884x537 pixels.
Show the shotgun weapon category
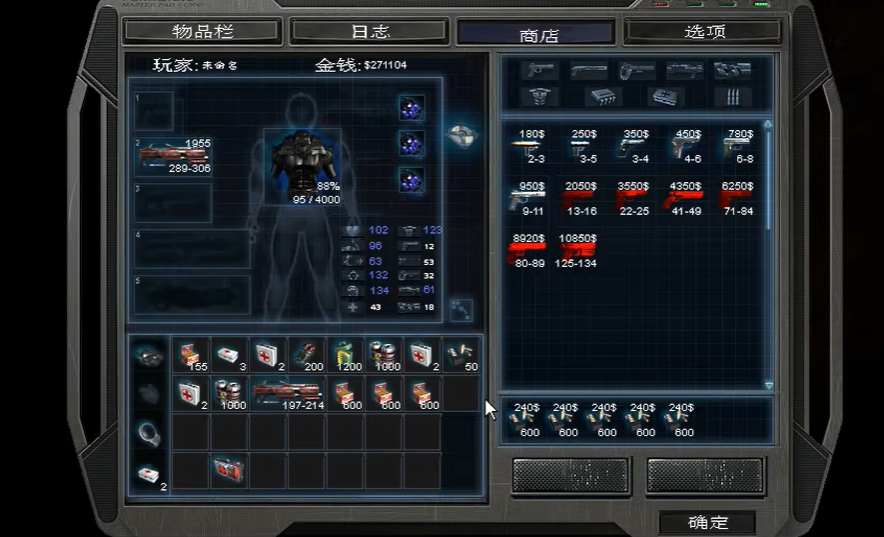pyautogui.click(x=589, y=71)
